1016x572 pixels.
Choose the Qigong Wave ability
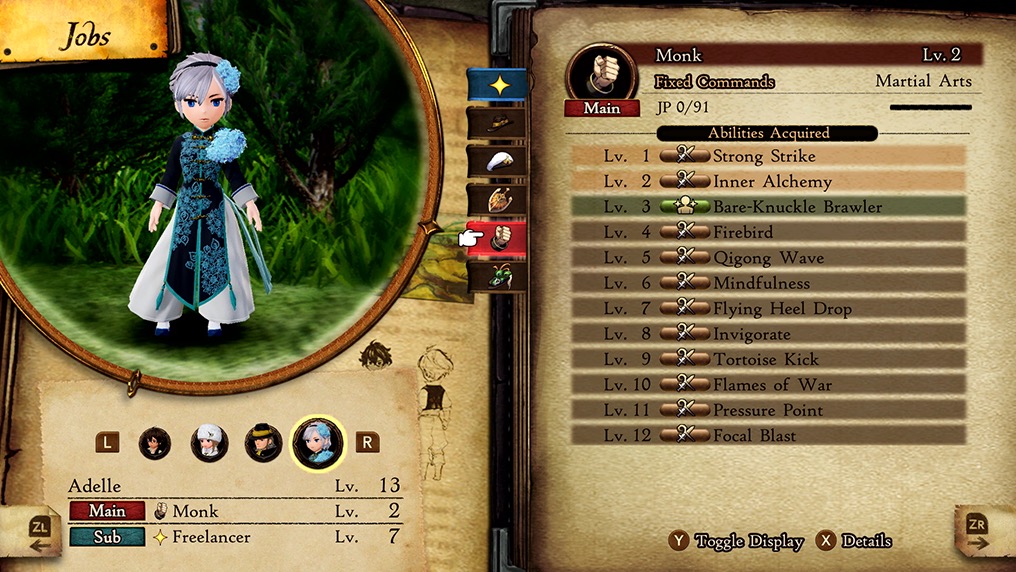[768, 258]
